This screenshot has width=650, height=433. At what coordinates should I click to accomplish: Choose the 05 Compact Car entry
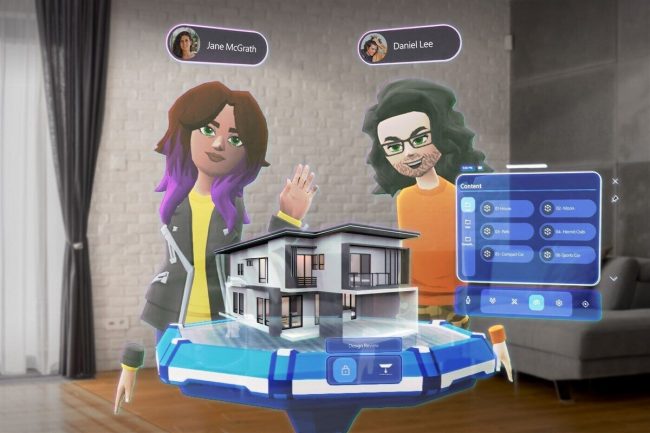[x=506, y=254]
